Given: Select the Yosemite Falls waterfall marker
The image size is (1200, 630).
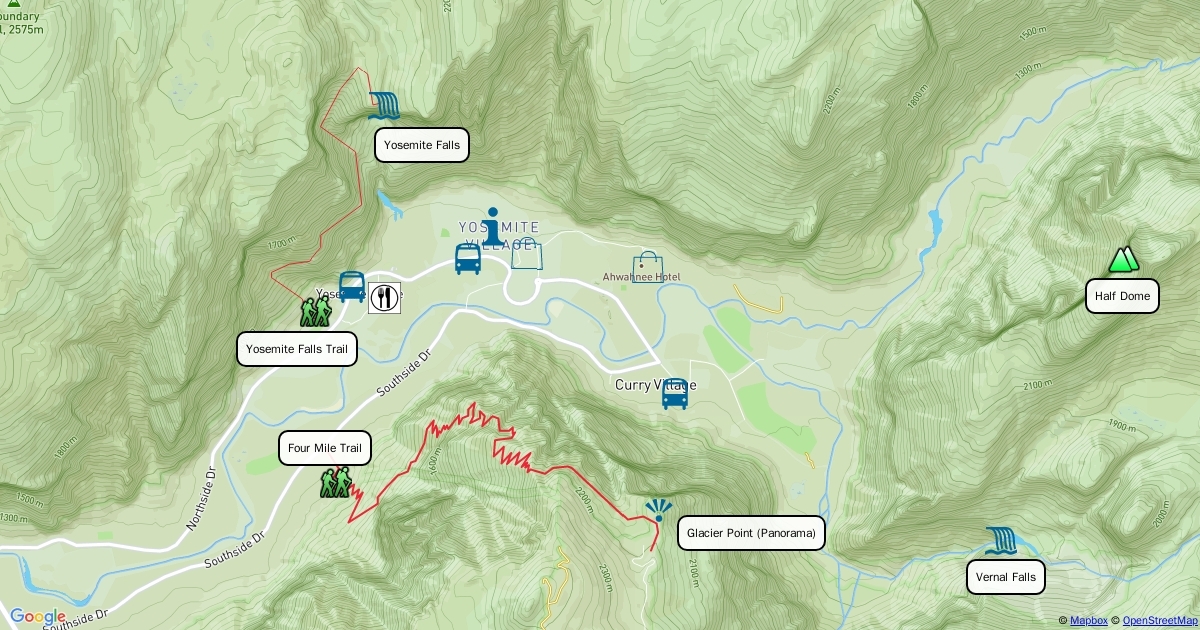Looking at the screenshot, I should pyautogui.click(x=384, y=106).
